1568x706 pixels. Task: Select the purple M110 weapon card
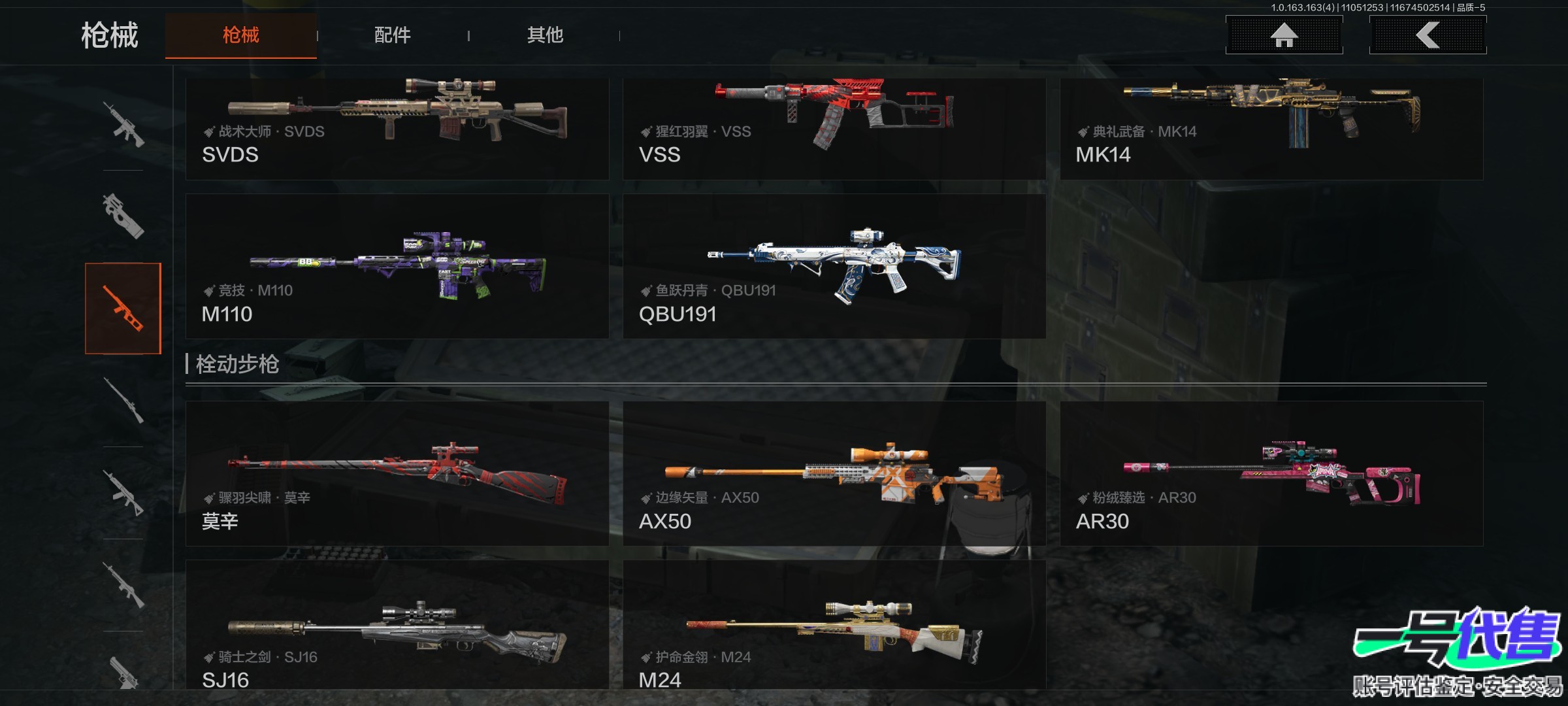pos(397,266)
